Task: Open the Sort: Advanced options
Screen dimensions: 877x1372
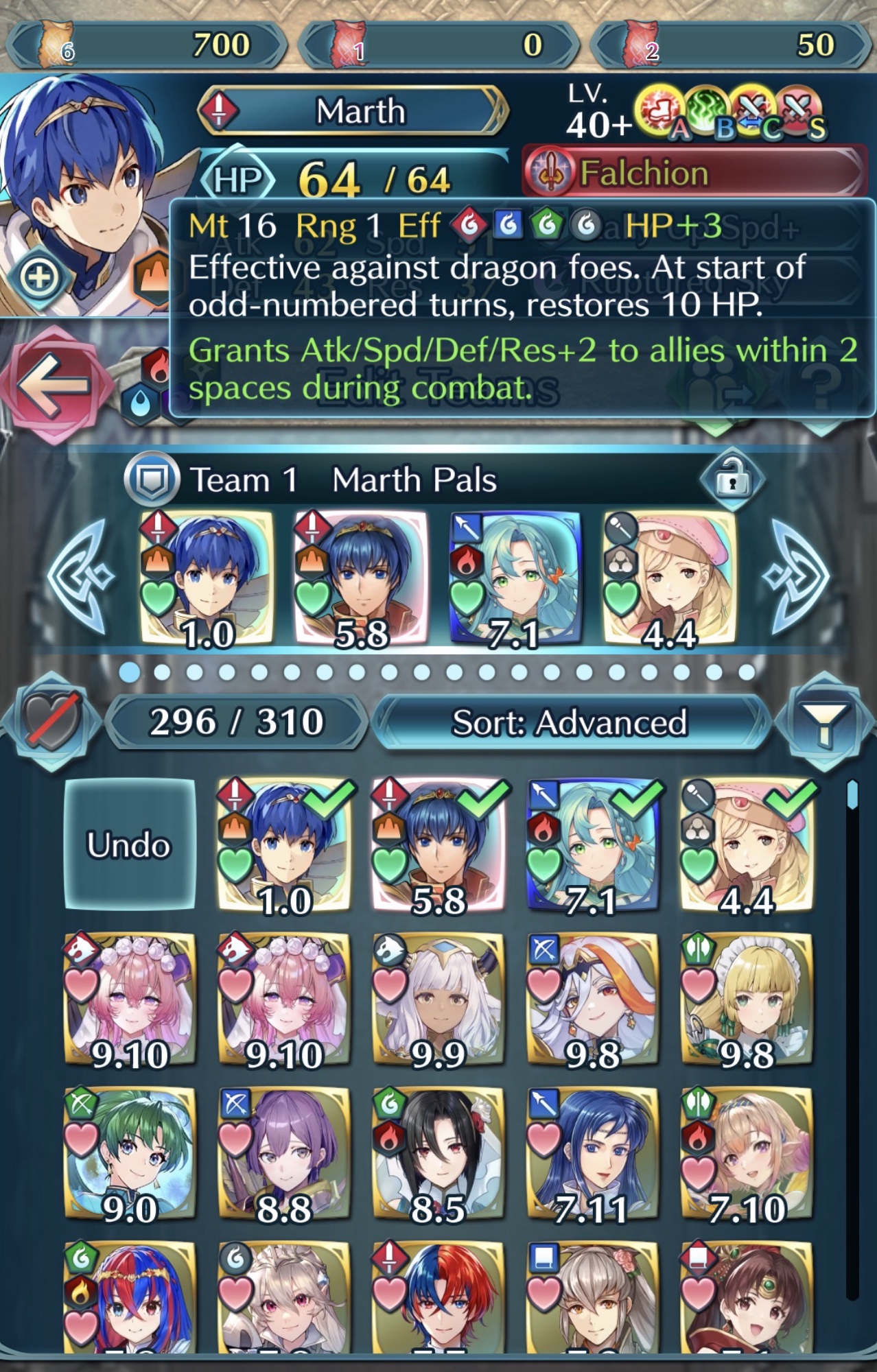Action: click(x=570, y=722)
